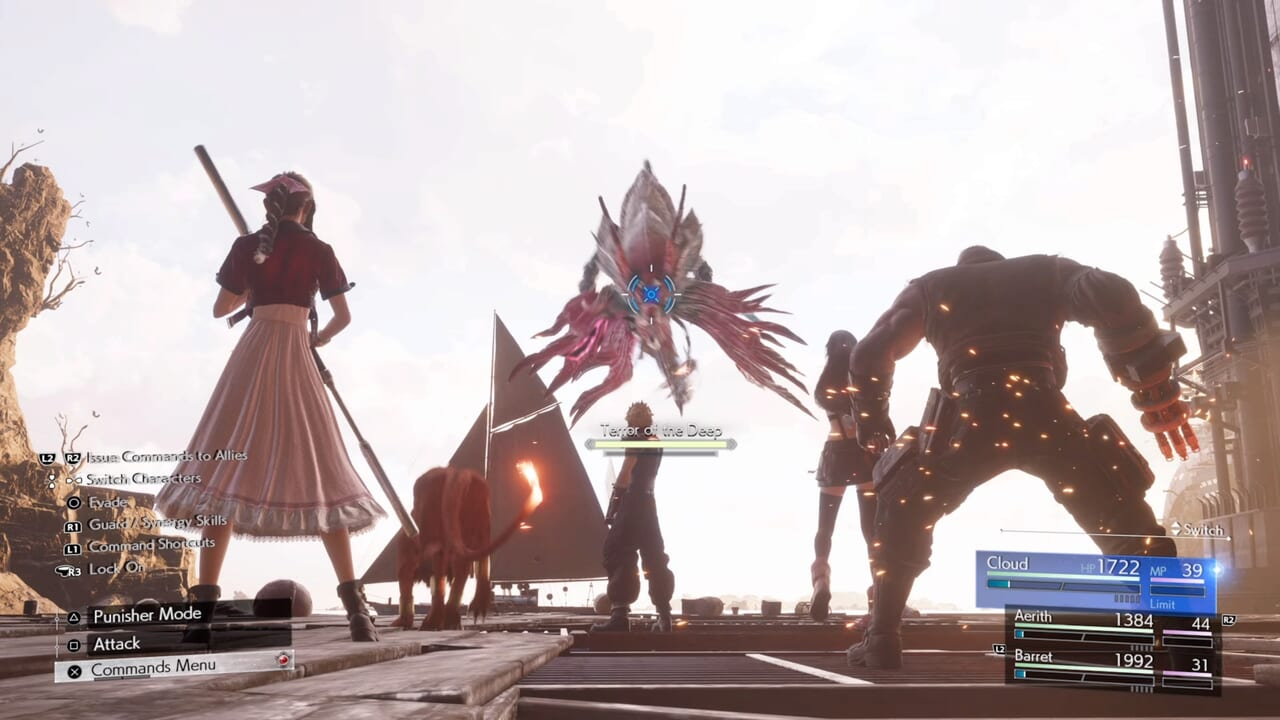This screenshot has height=720, width=1280.
Task: Switch to Barret in the party list
Action: [1110, 667]
